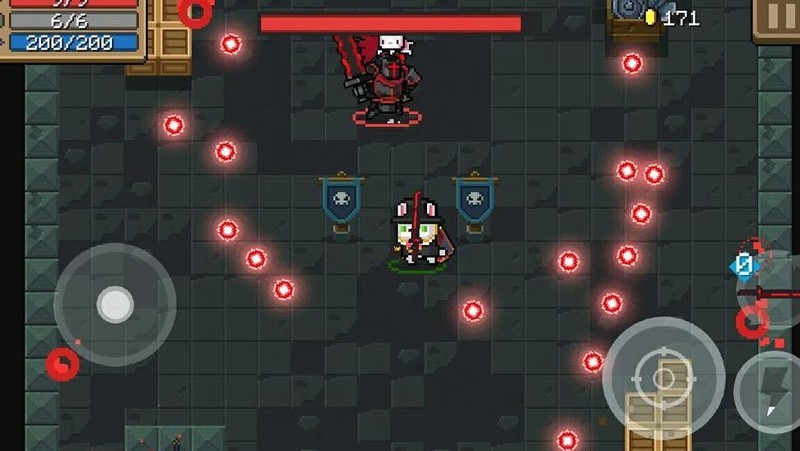Screen dimensions: 800x451
Task: Tap the virtual movement joystick
Action: [115, 304]
